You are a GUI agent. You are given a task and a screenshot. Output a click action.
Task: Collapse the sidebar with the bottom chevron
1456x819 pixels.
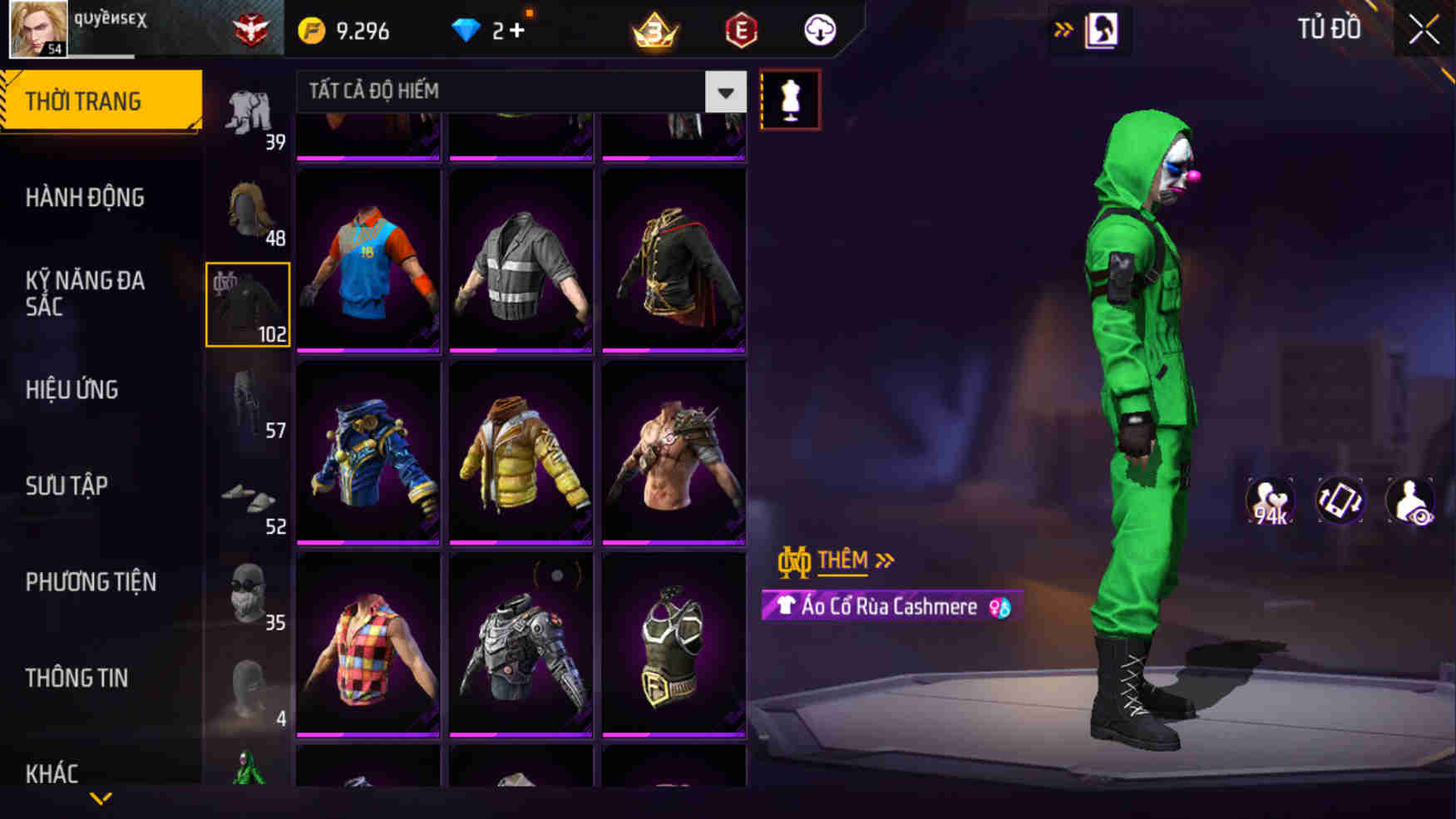pyautogui.click(x=101, y=797)
